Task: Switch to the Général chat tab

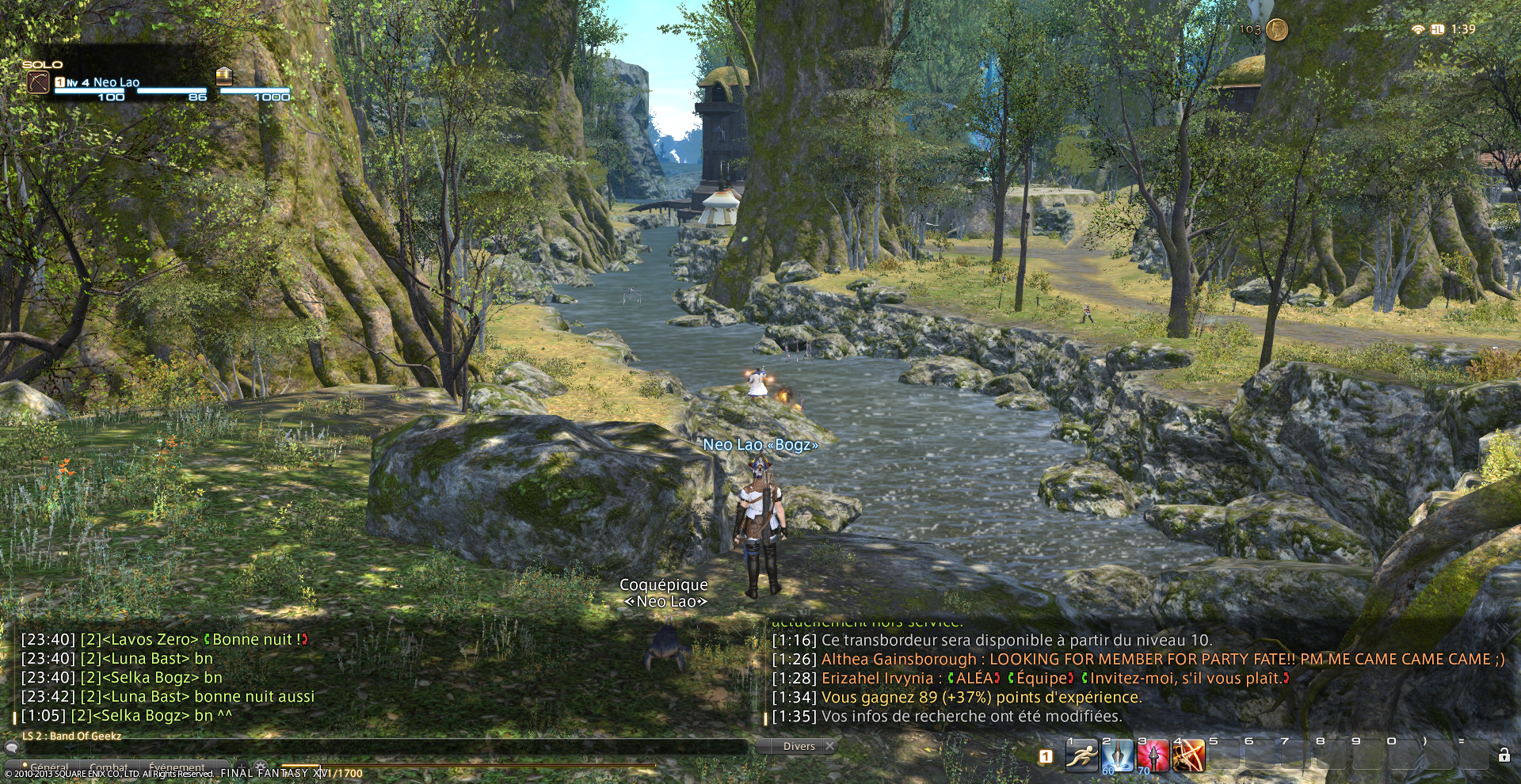Action: 49,767
